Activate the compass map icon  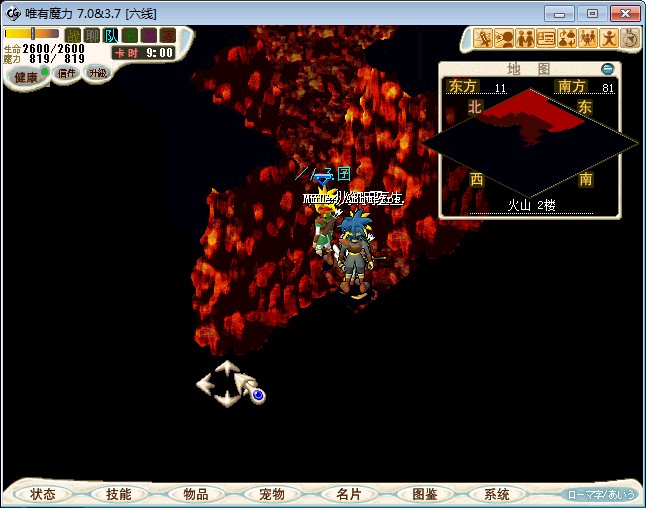point(630,38)
